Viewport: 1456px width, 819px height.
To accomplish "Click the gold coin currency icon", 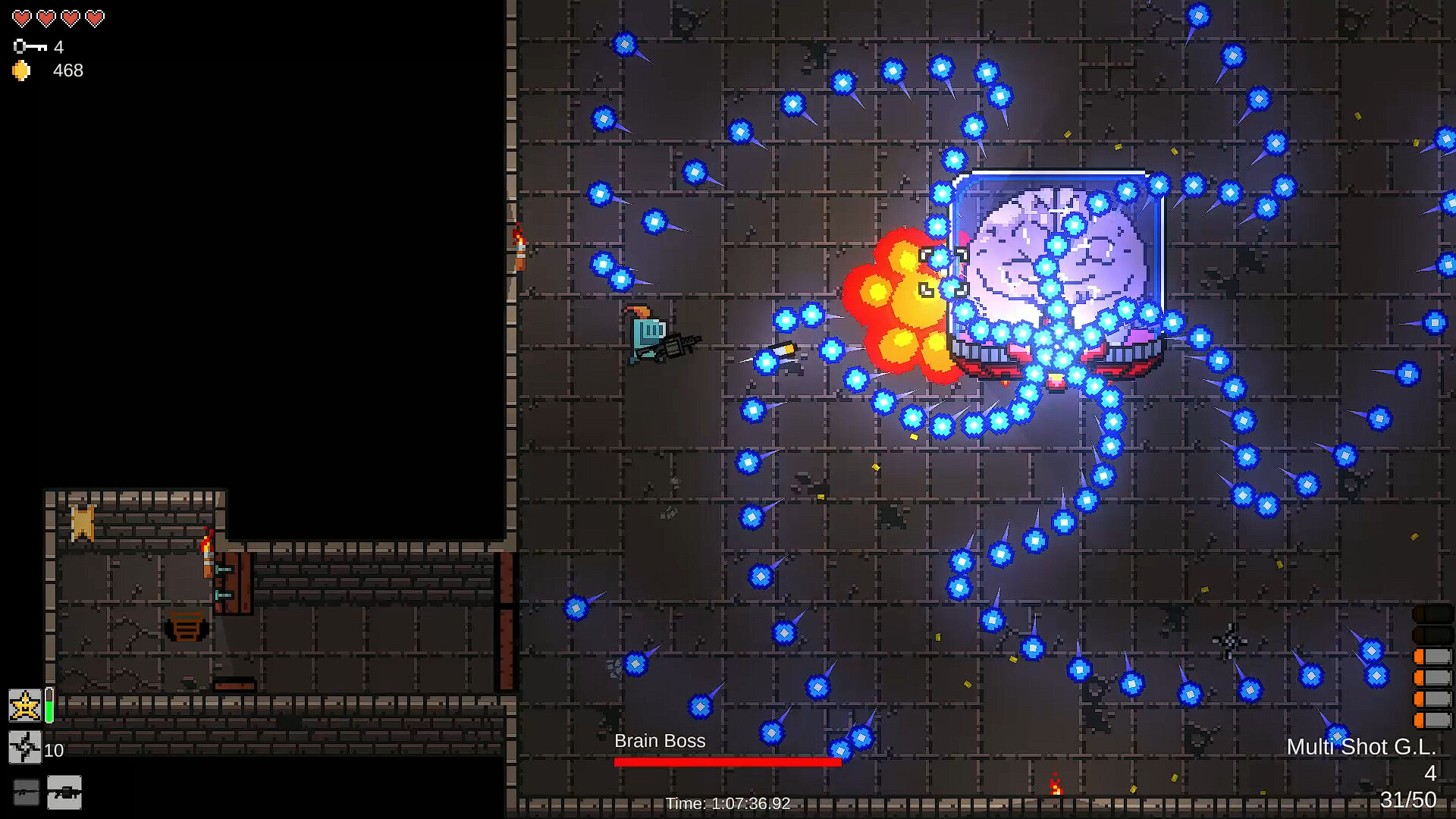I will [x=21, y=71].
